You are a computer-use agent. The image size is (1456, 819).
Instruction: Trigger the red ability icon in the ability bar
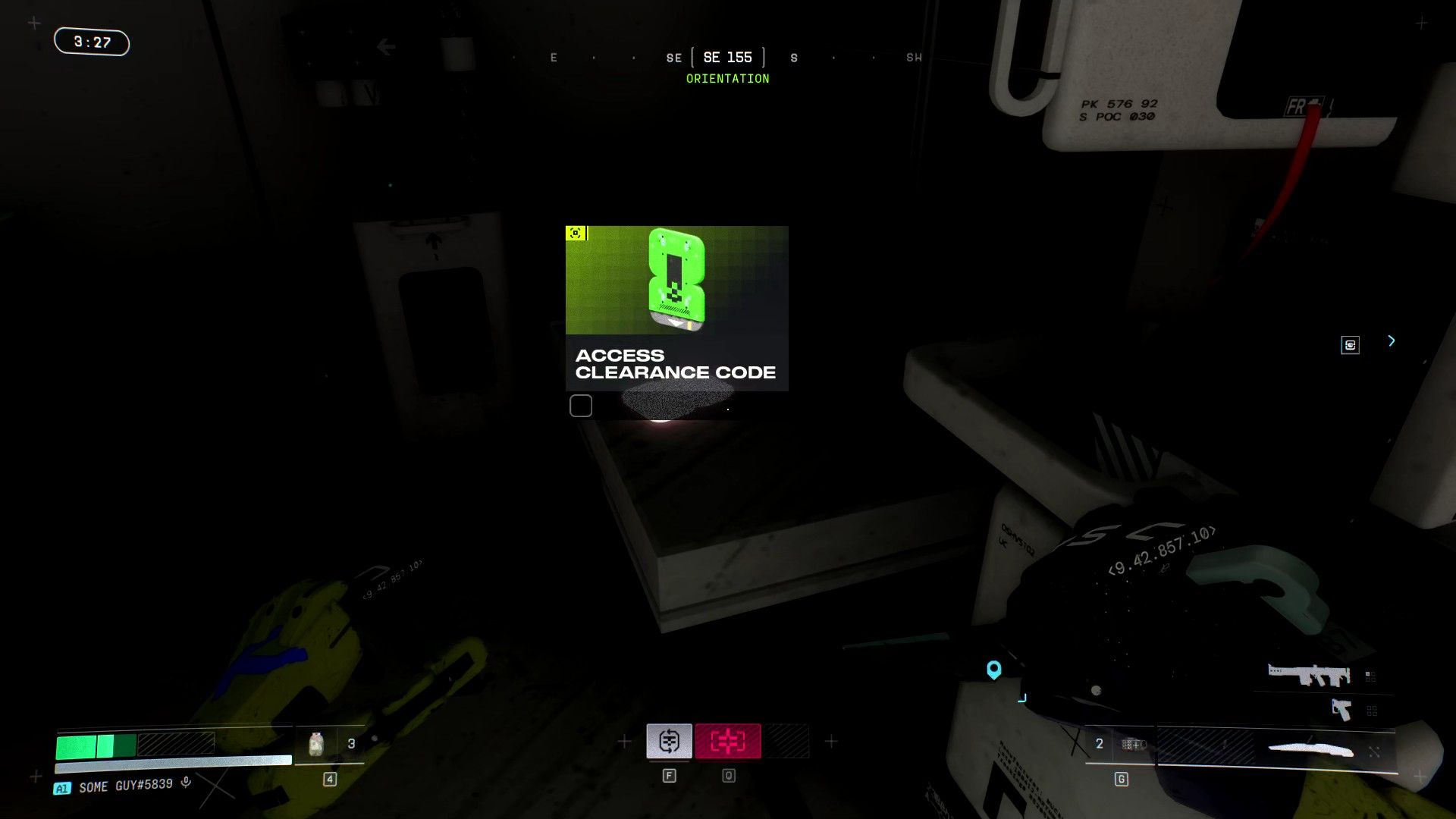click(727, 741)
